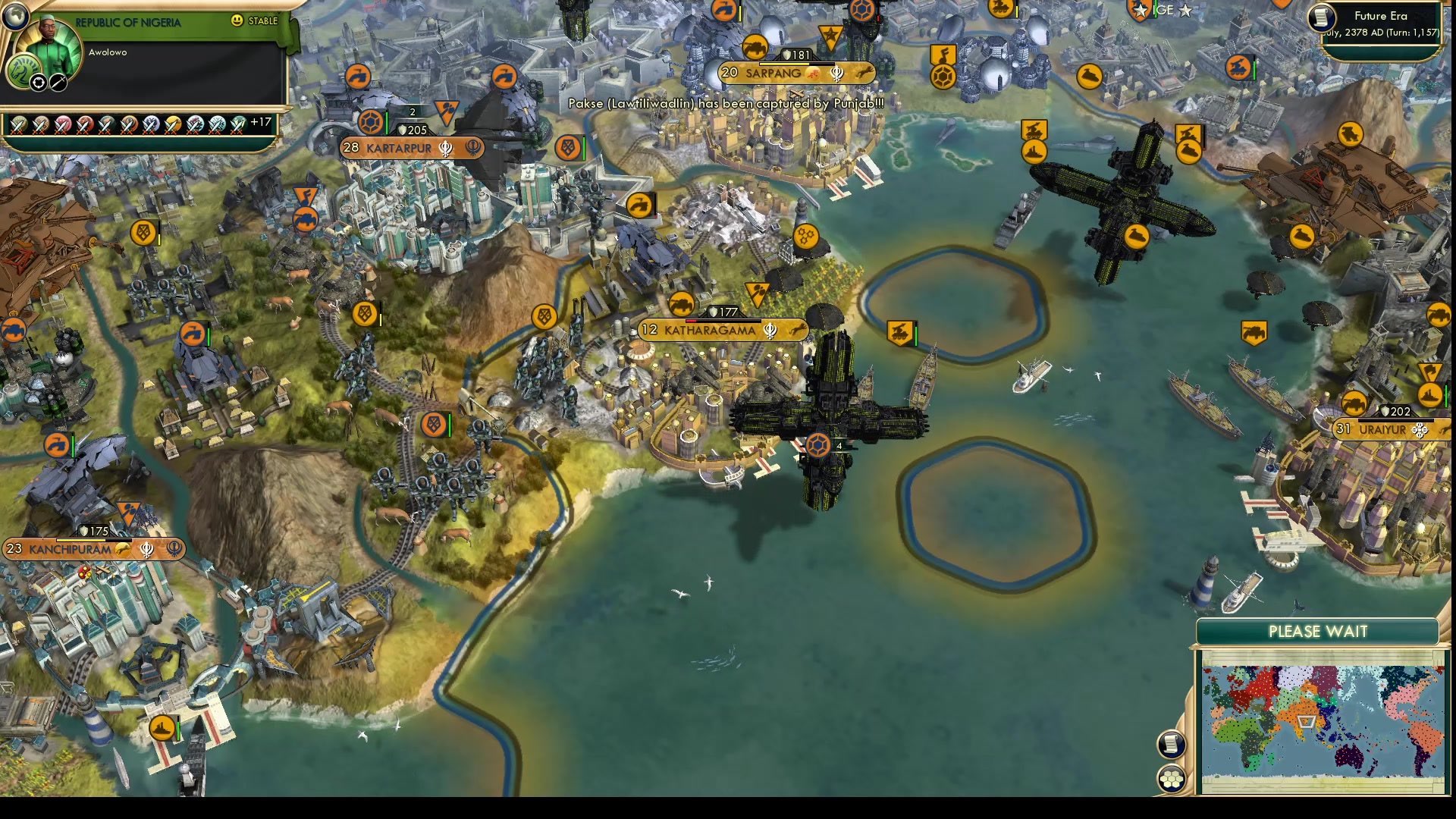Click the horse civilization emblem icon
This screenshot has height=819, width=1456.
(24, 71)
